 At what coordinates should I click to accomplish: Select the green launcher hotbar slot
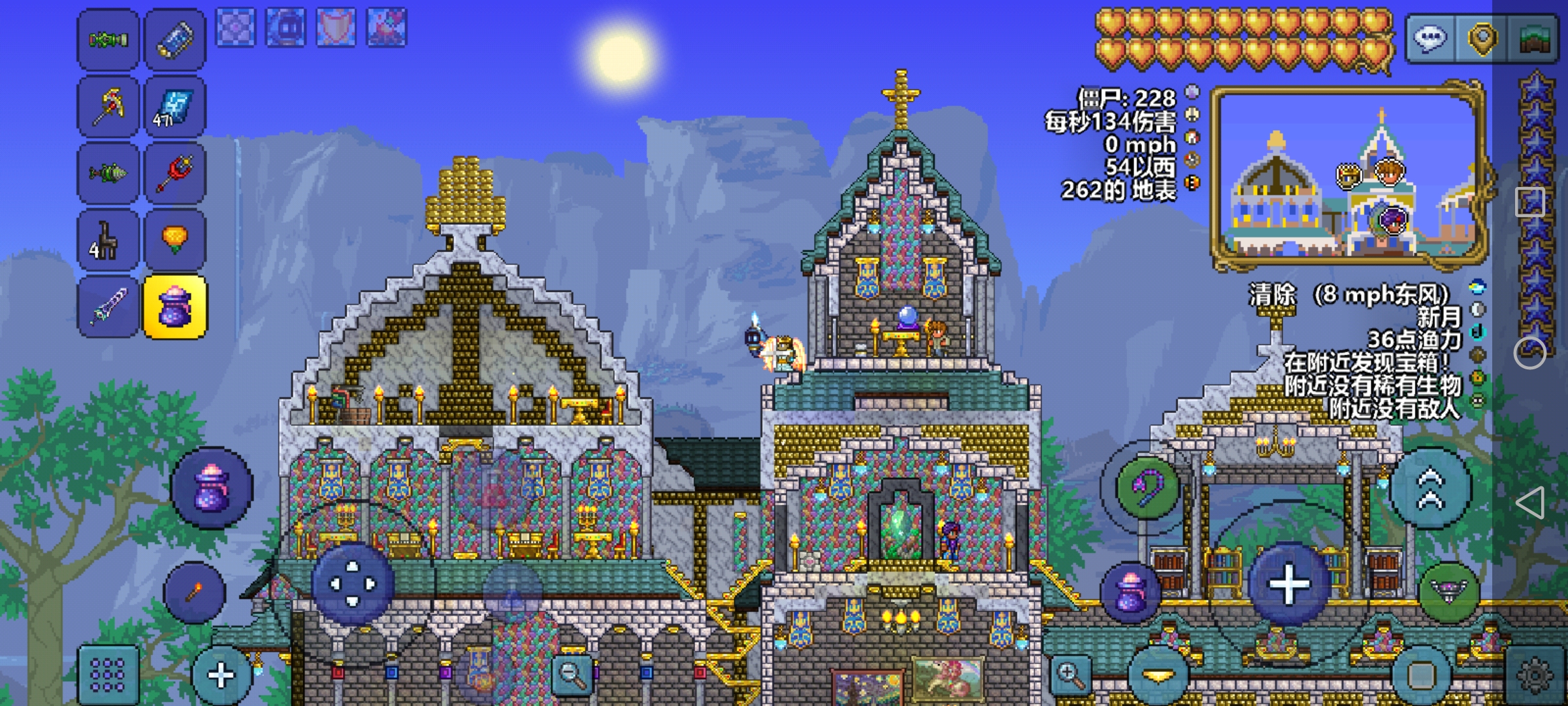click(x=108, y=41)
